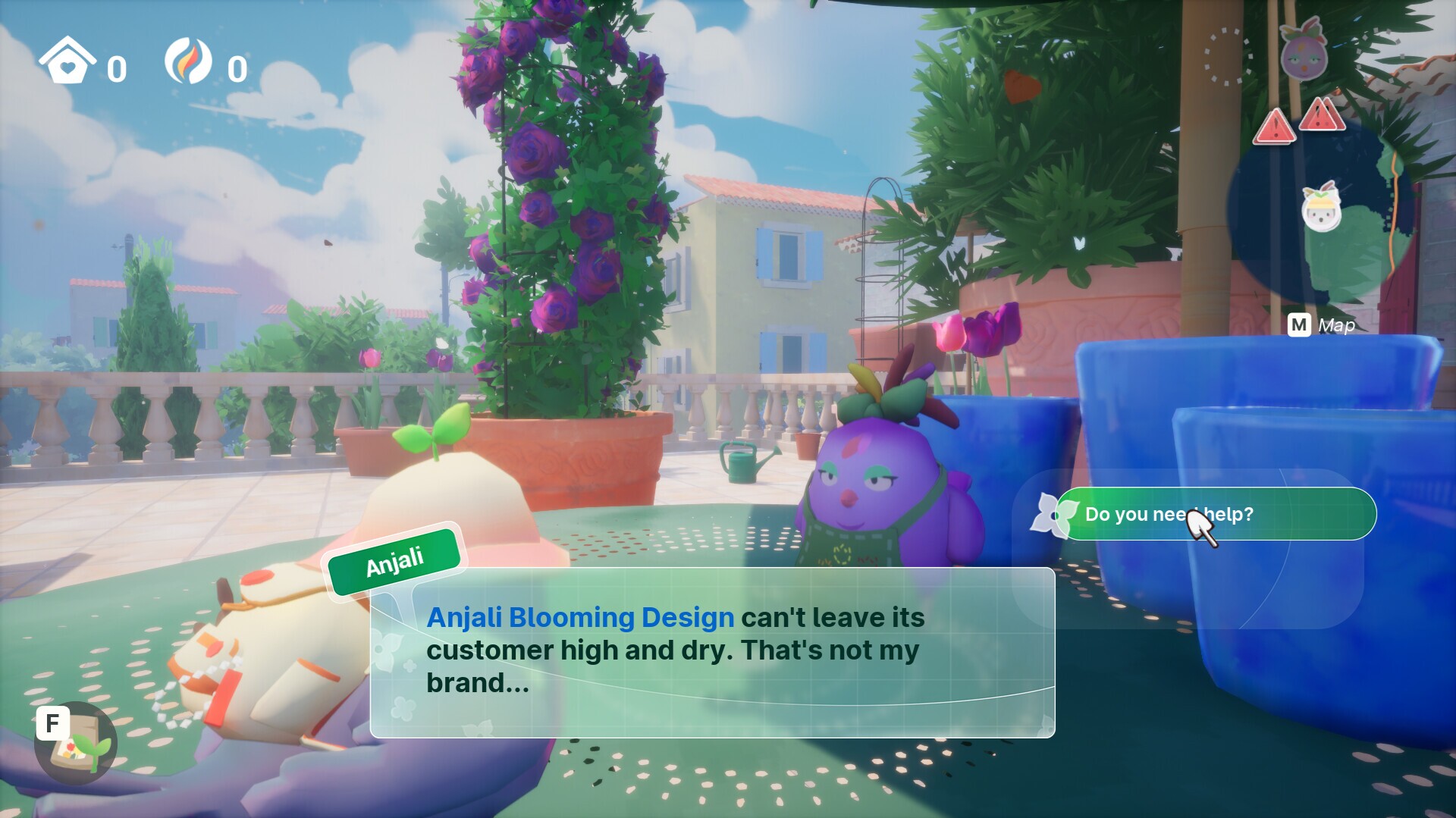Click the flower icon beside the help reply
Image resolution: width=1456 pixels, height=818 pixels.
click(1053, 514)
